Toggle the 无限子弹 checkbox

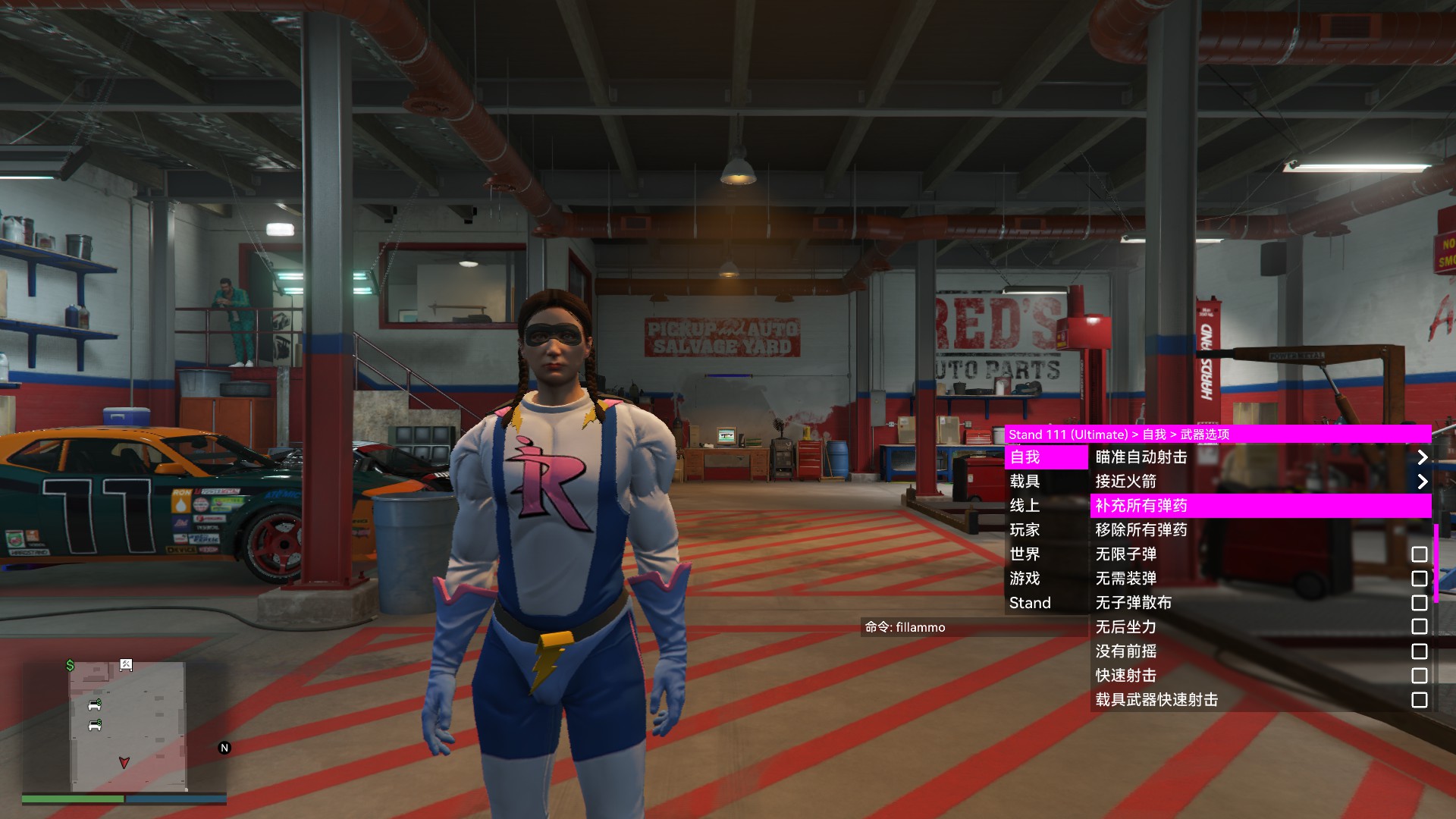click(x=1419, y=554)
